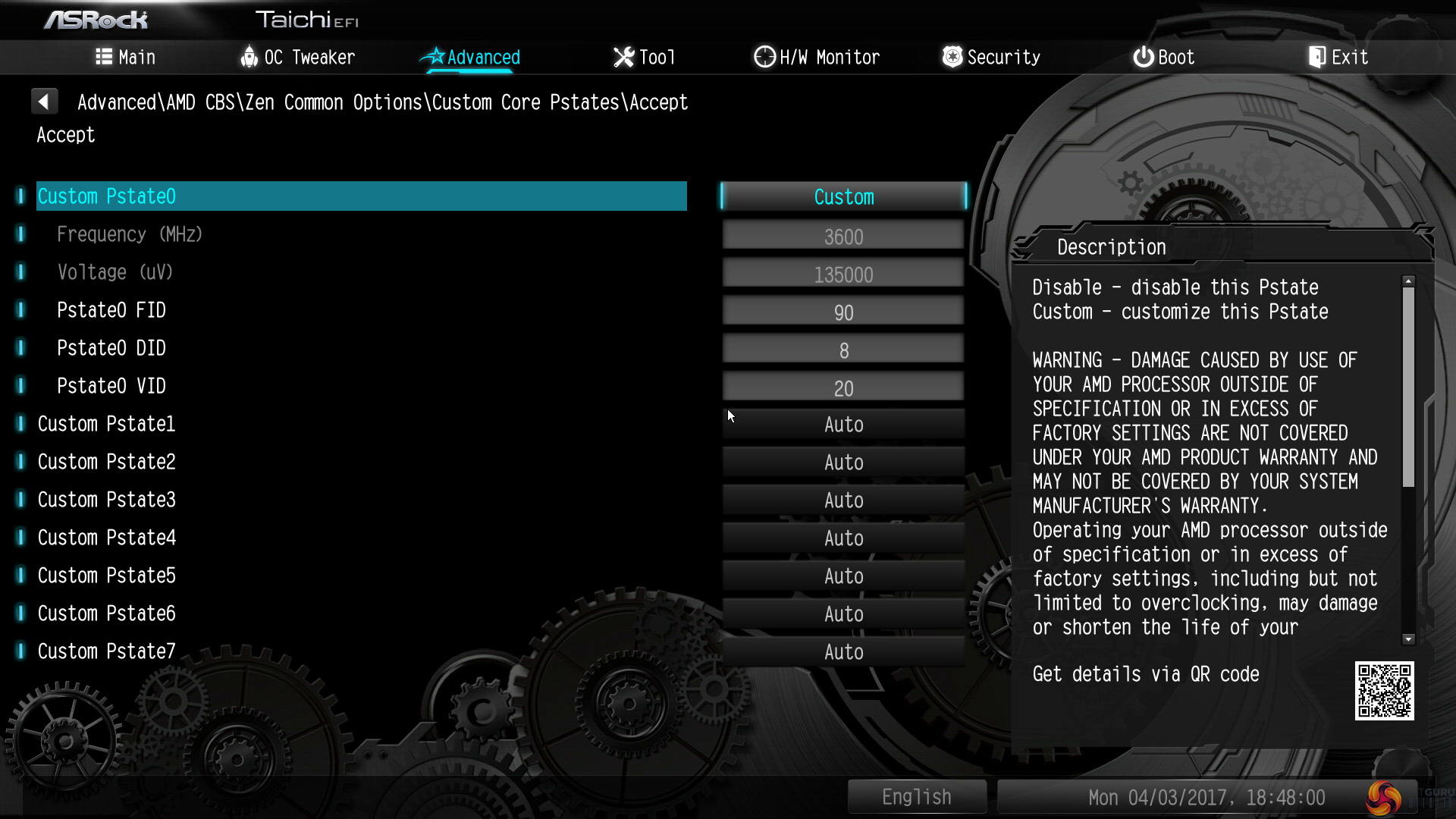Switch to the Main tab
This screenshot has width=1456, height=819.
click(x=126, y=58)
